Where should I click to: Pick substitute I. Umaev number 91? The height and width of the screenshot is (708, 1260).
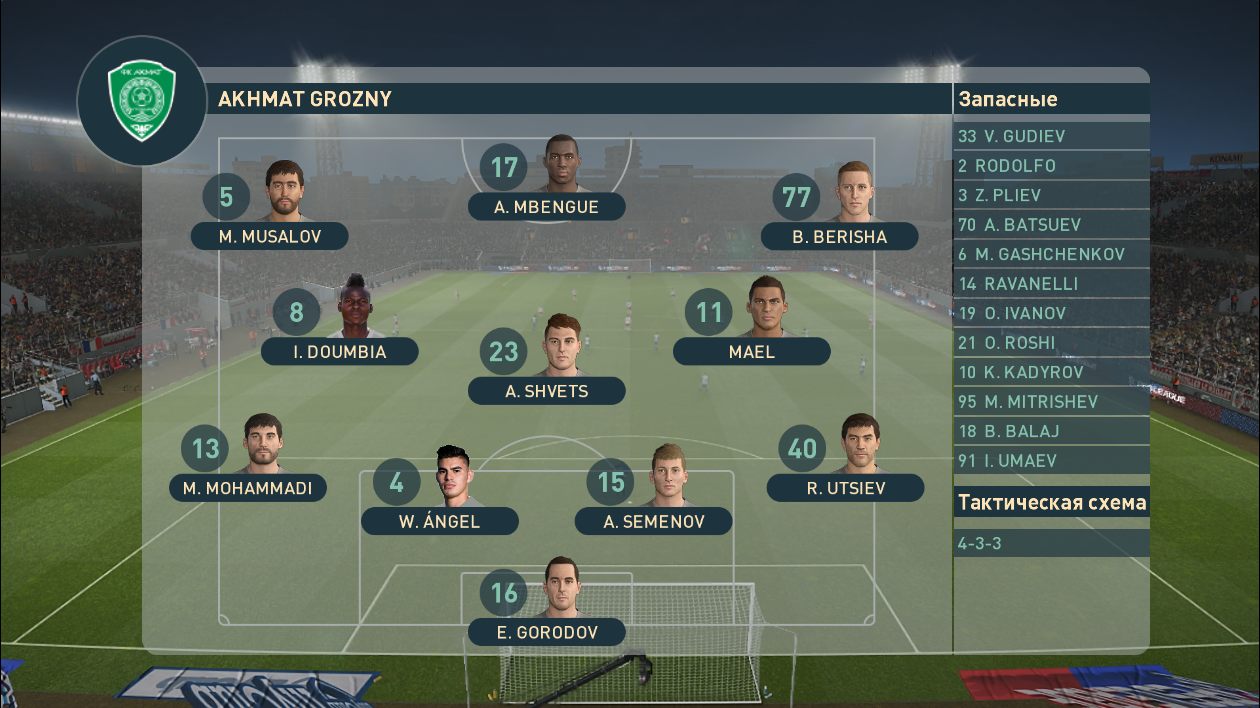pyautogui.click(x=1051, y=461)
